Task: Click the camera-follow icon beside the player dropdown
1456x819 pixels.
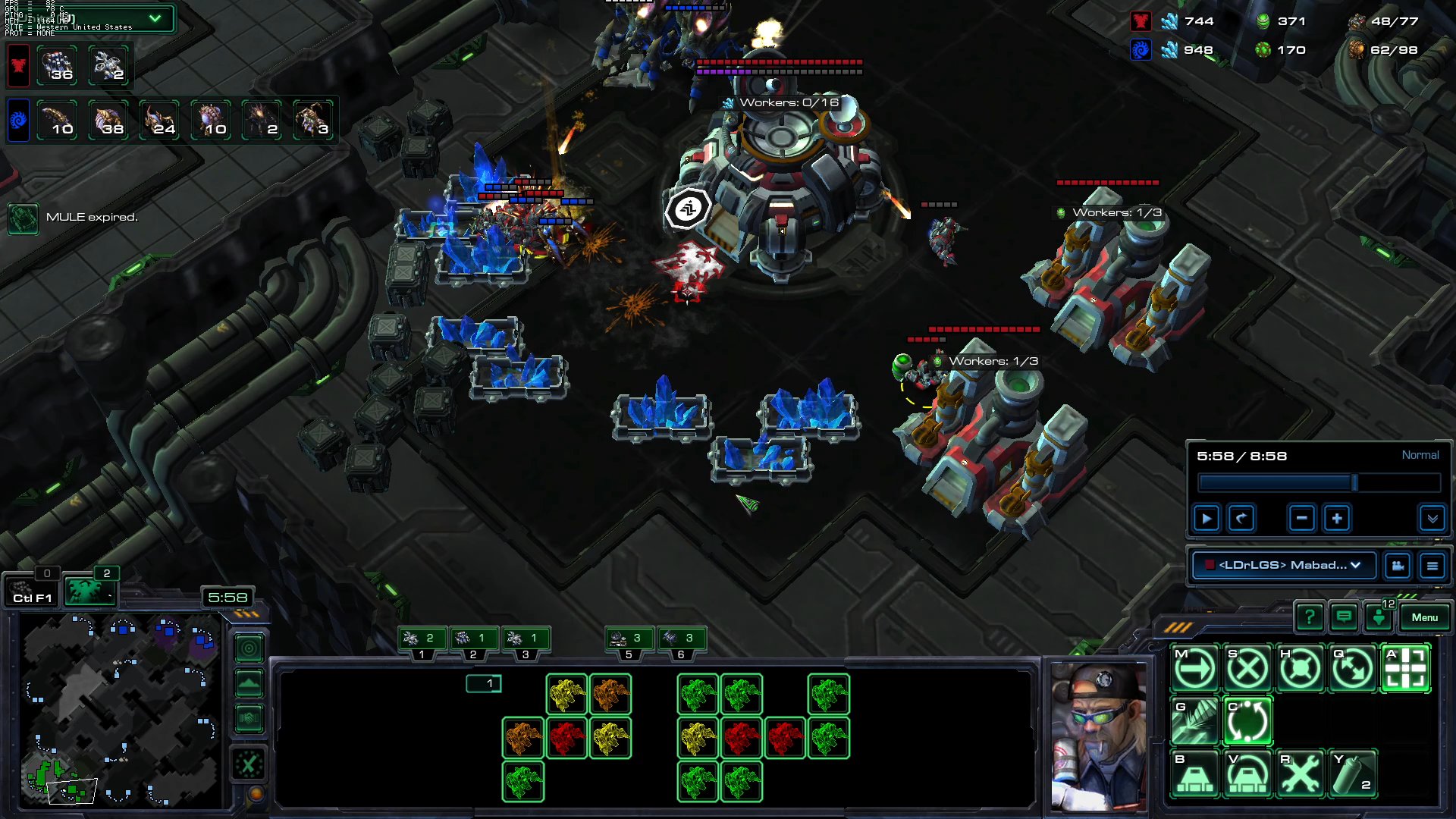Action: (1398, 566)
